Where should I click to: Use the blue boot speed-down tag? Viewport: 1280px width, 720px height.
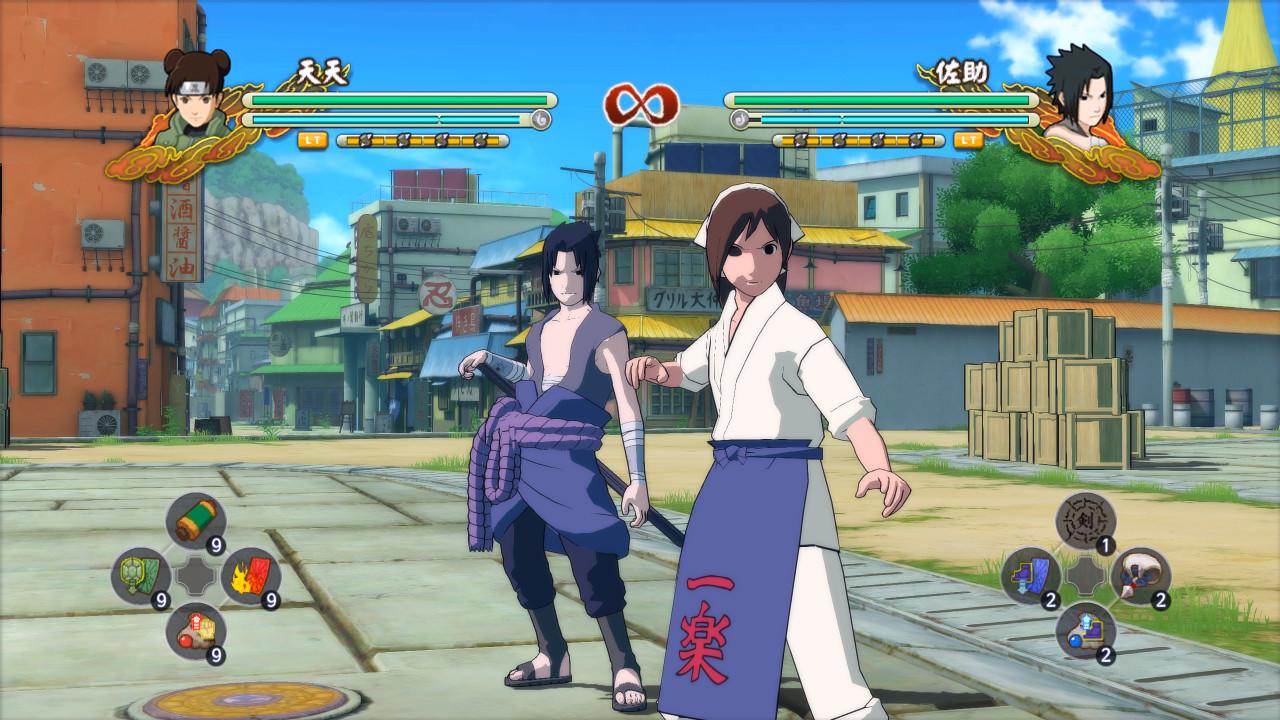[x=1031, y=577]
